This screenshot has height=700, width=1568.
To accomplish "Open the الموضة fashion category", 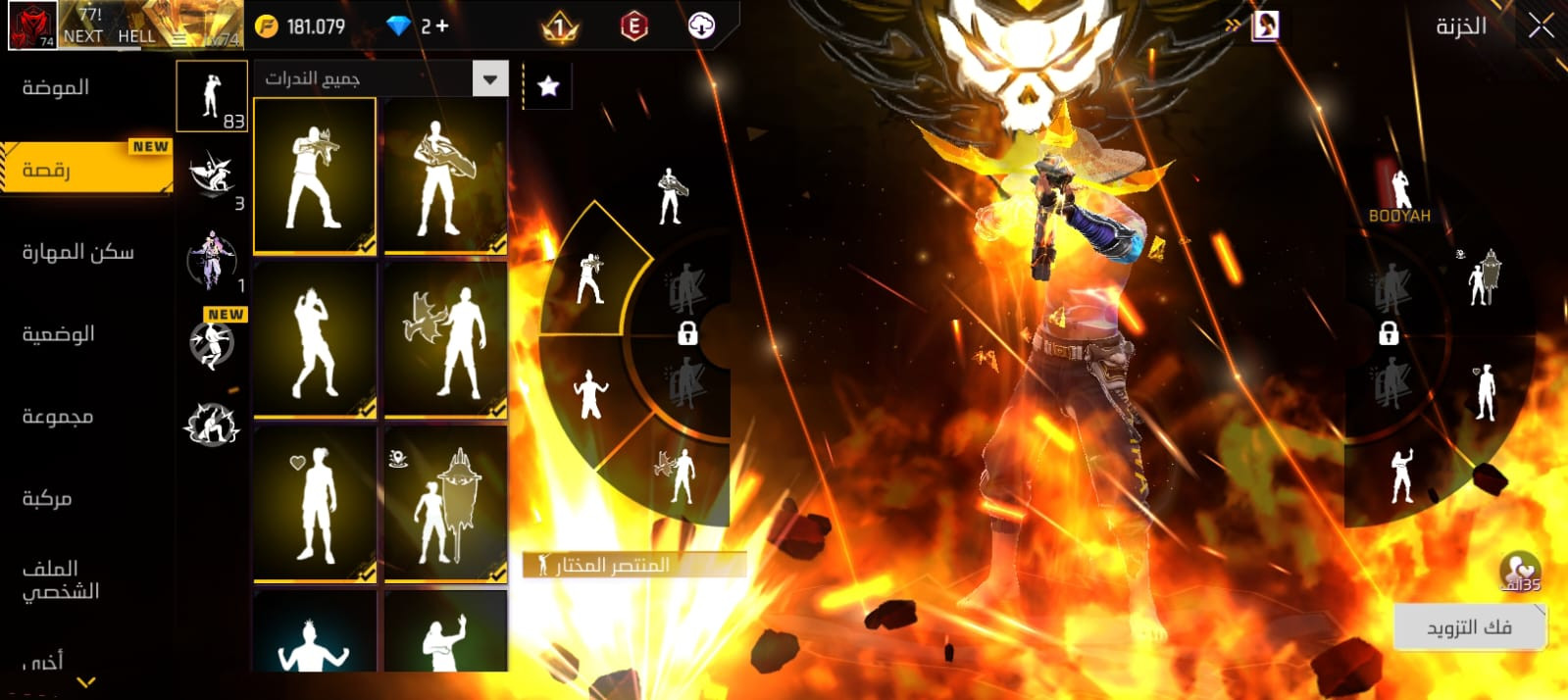I will point(56,87).
